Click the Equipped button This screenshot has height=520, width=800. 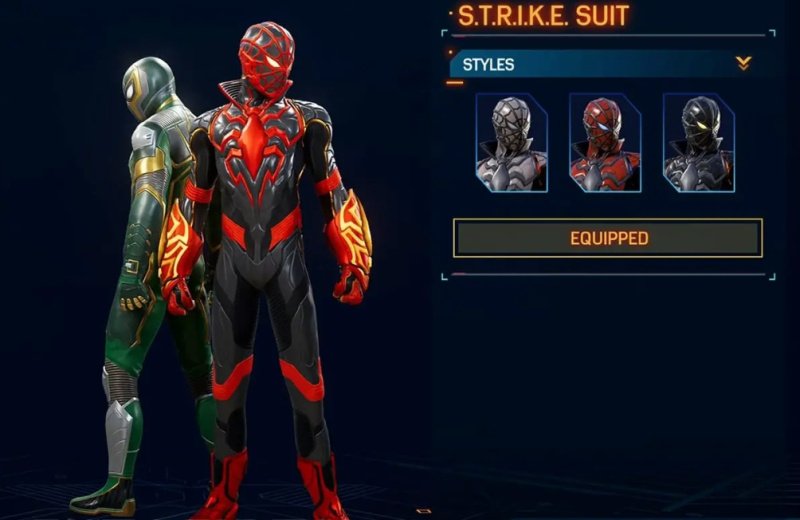click(x=608, y=238)
